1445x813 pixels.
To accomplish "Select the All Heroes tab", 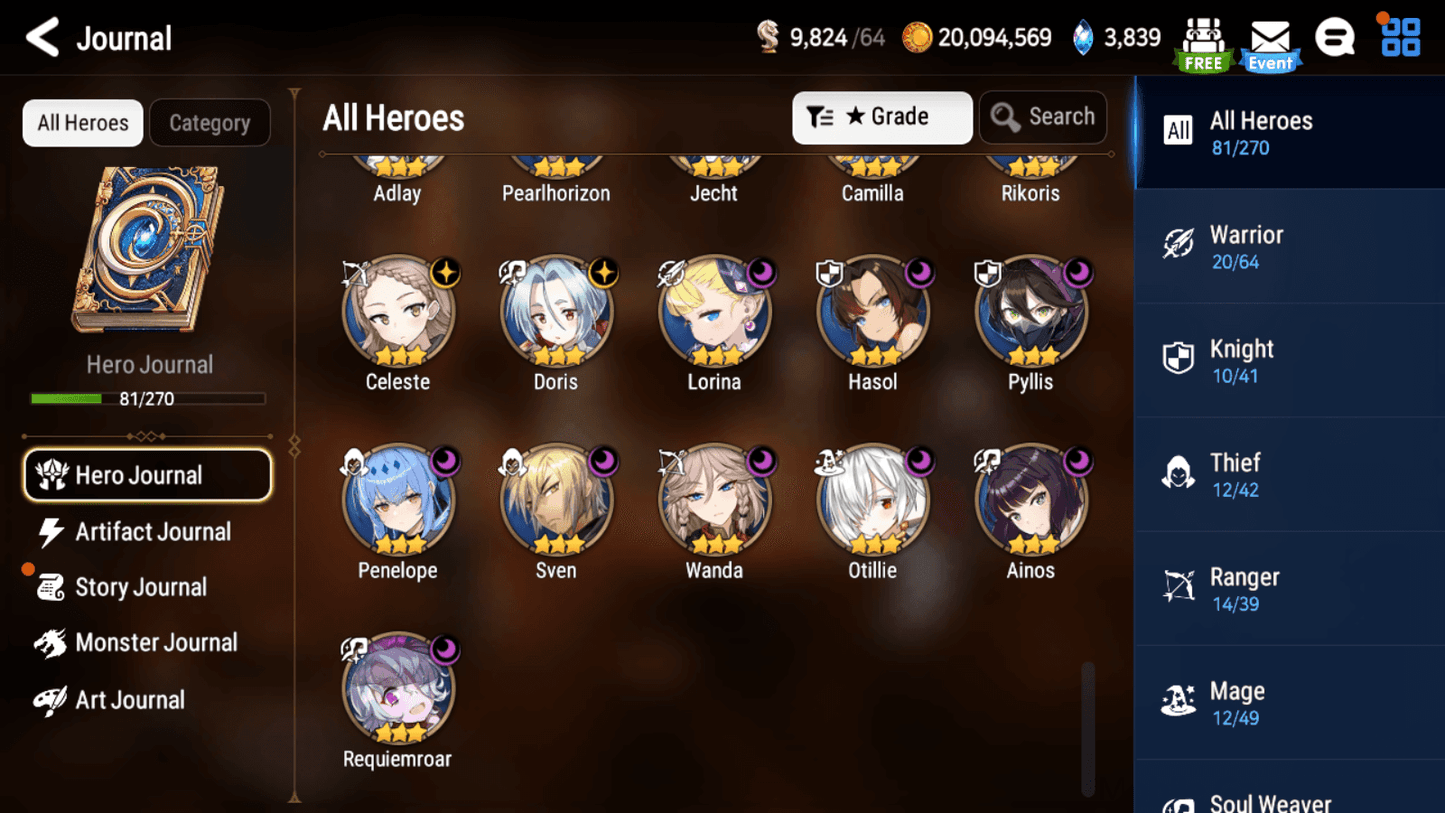I will click(83, 123).
